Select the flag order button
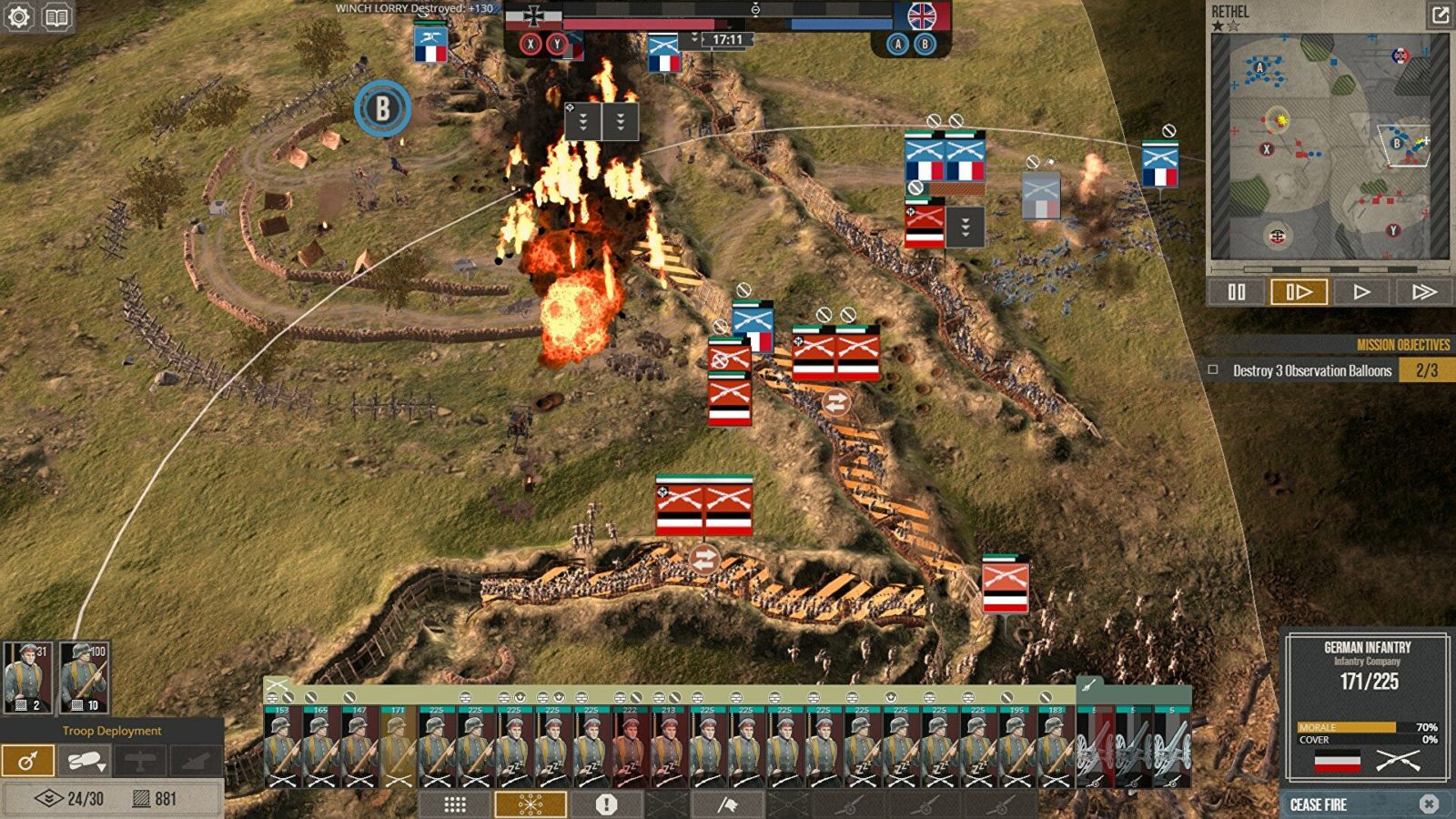Image resolution: width=1456 pixels, height=819 pixels. pyautogui.click(x=727, y=804)
